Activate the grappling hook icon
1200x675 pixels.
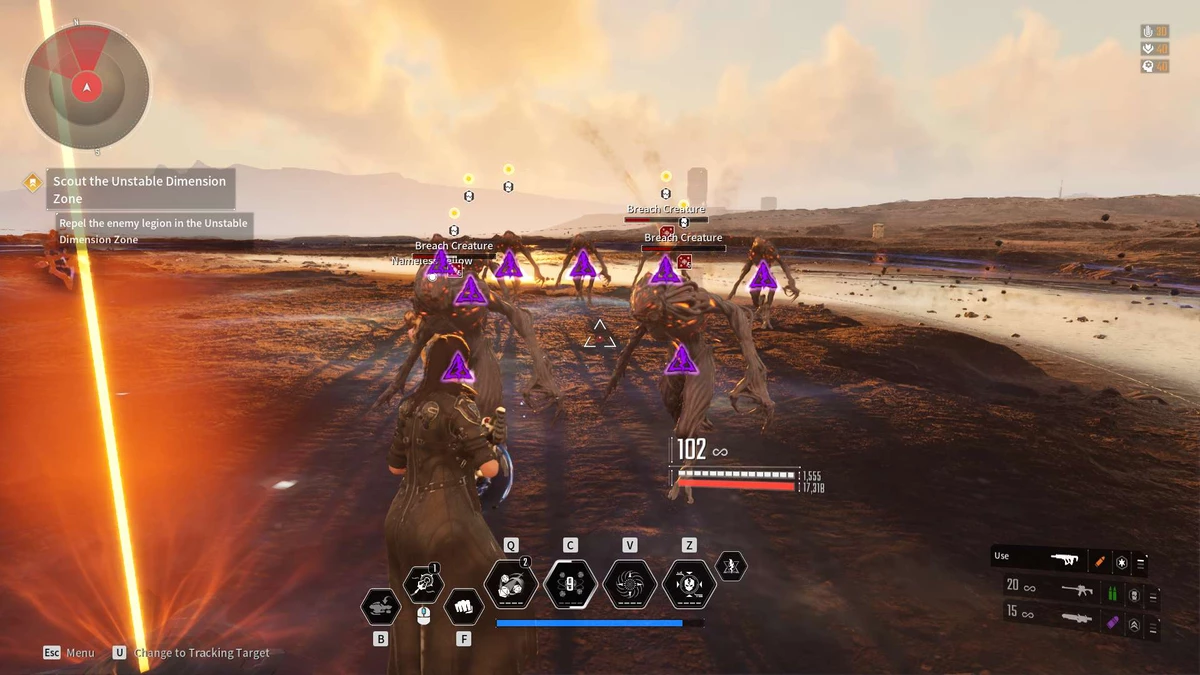422,584
